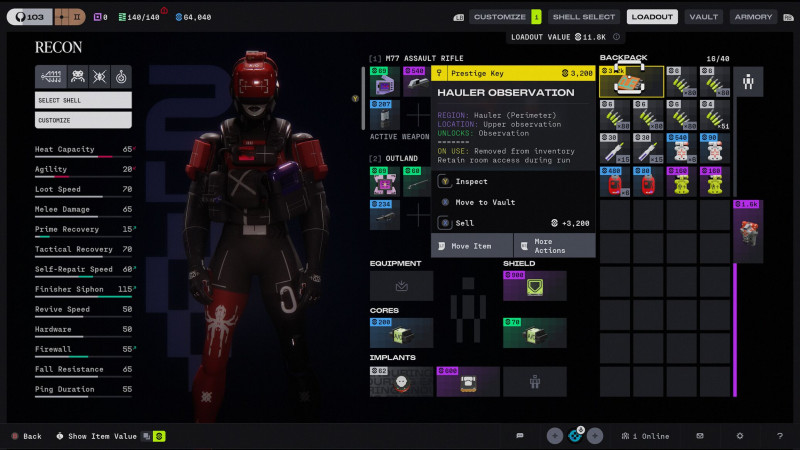Screen dimensions: 800x450
Task: Open the help question mark
Action: tap(780, 436)
